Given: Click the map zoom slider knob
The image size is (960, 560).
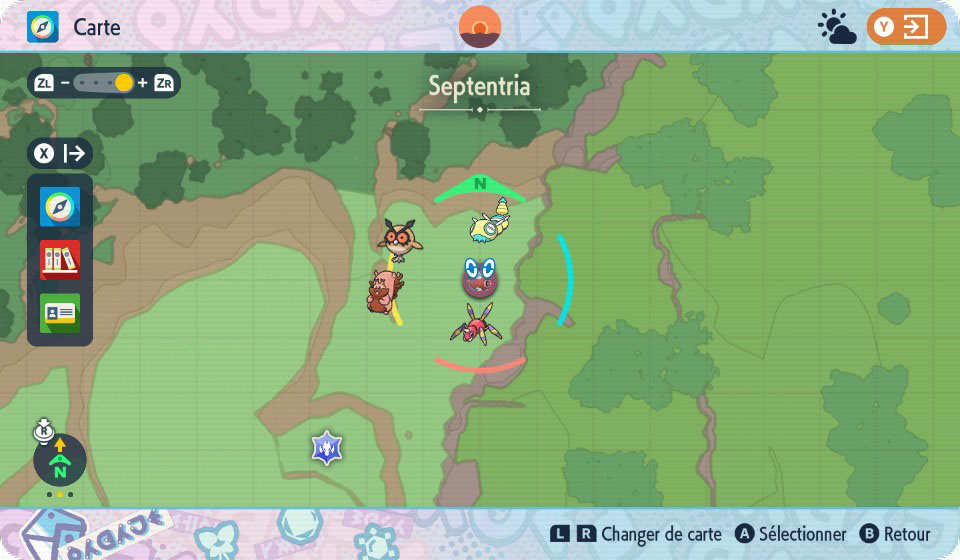Looking at the screenshot, I should click(124, 83).
